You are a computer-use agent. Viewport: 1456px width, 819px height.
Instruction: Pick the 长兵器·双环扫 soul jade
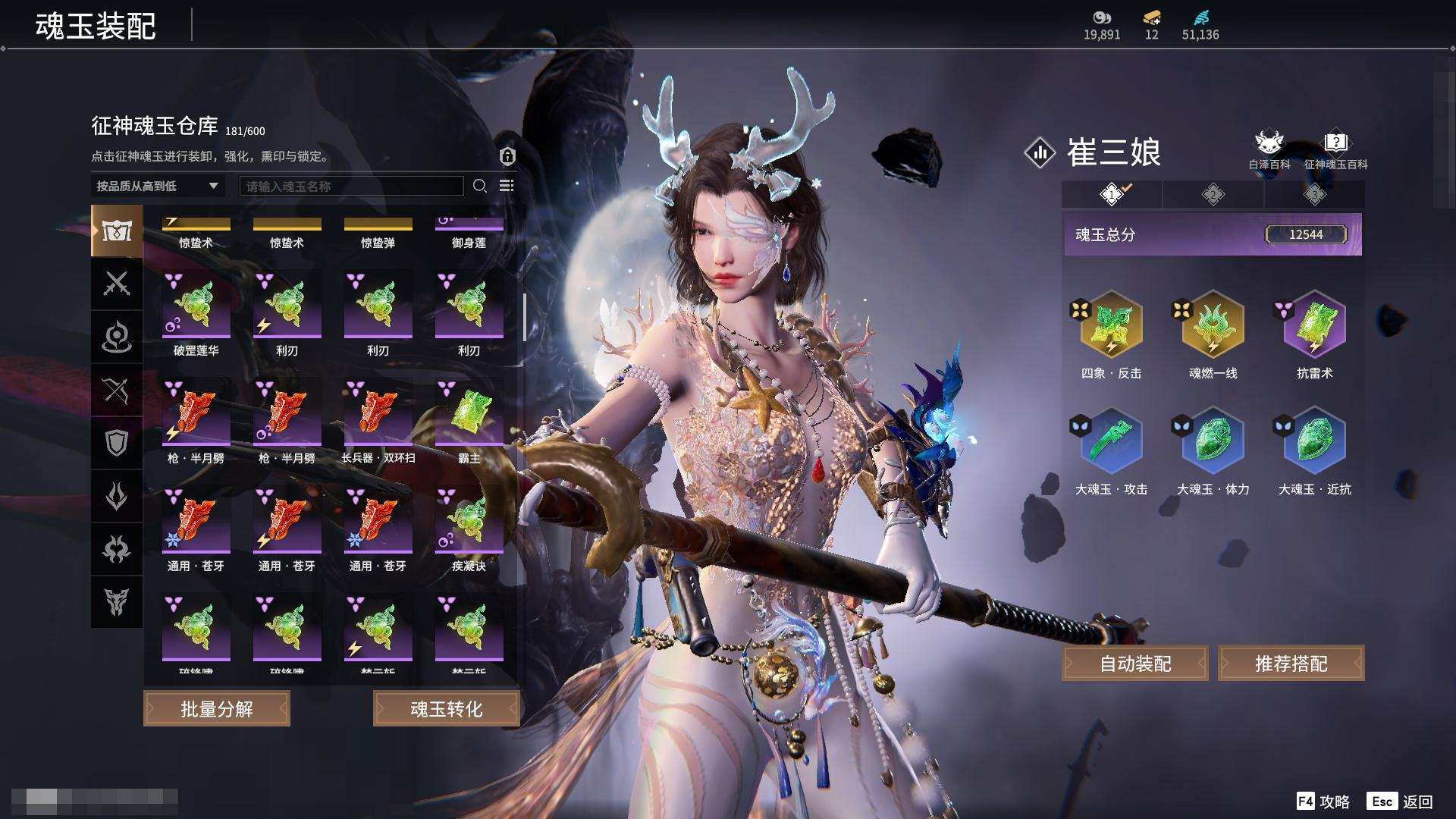(378, 413)
